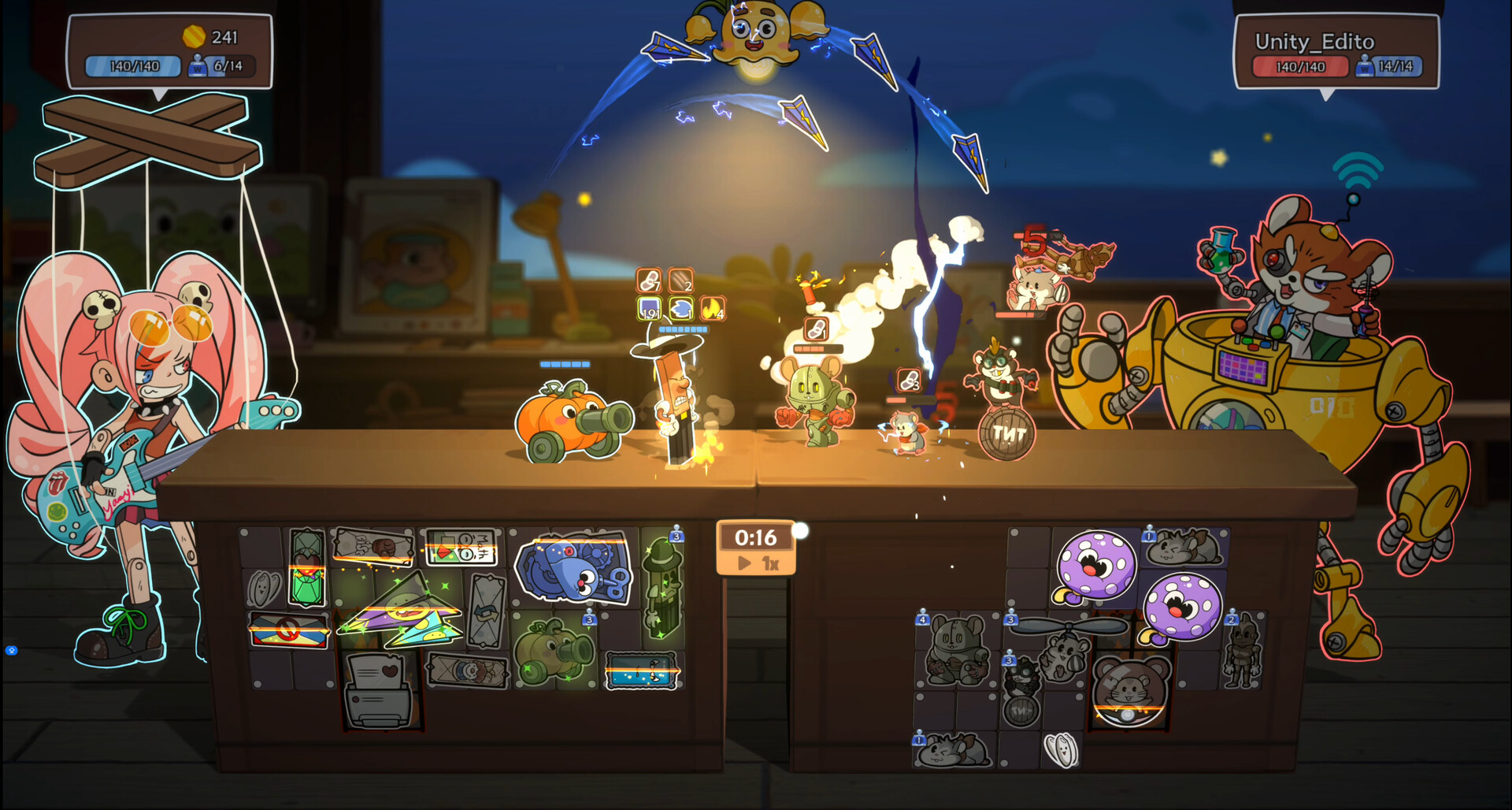1512x810 pixels.
Task: Click the pumpkin cannon item in the backpack
Action: (551, 648)
